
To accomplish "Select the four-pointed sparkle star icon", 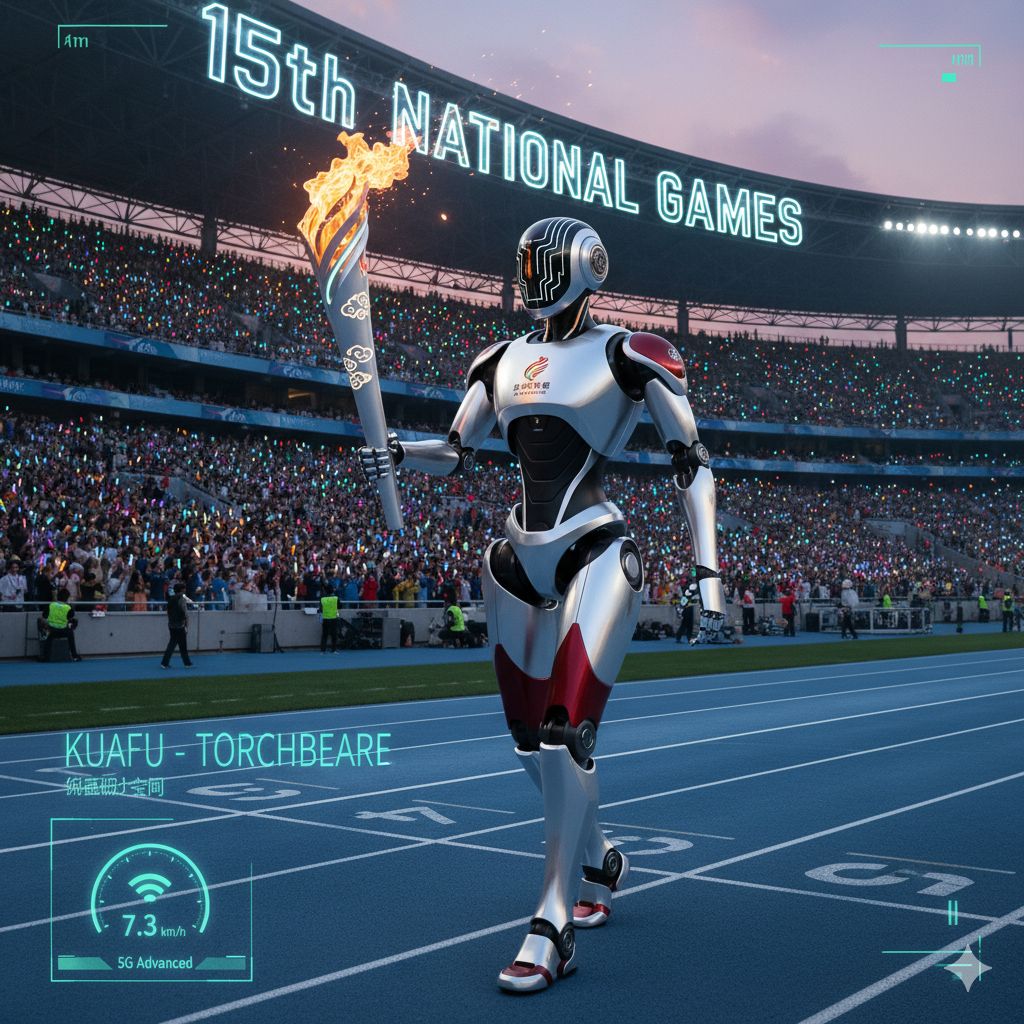I will point(967,967).
